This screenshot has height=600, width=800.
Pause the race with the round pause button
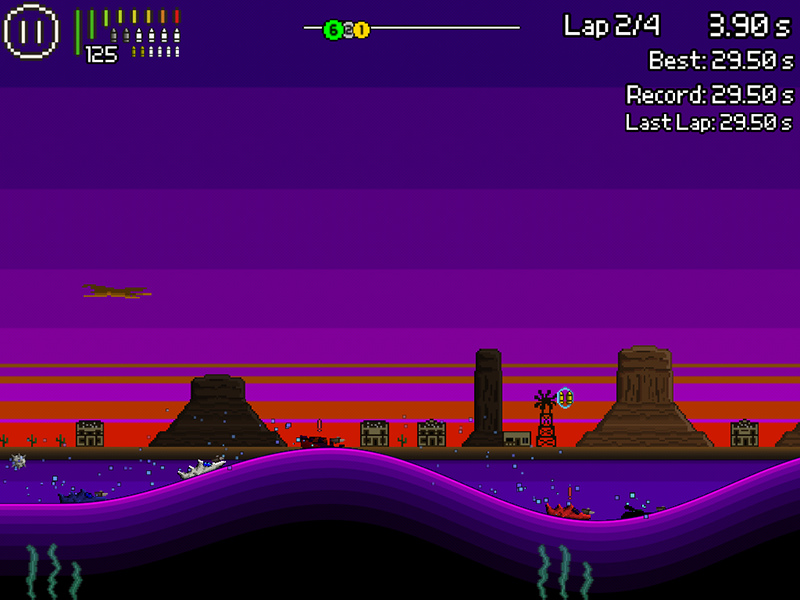pos(32,31)
